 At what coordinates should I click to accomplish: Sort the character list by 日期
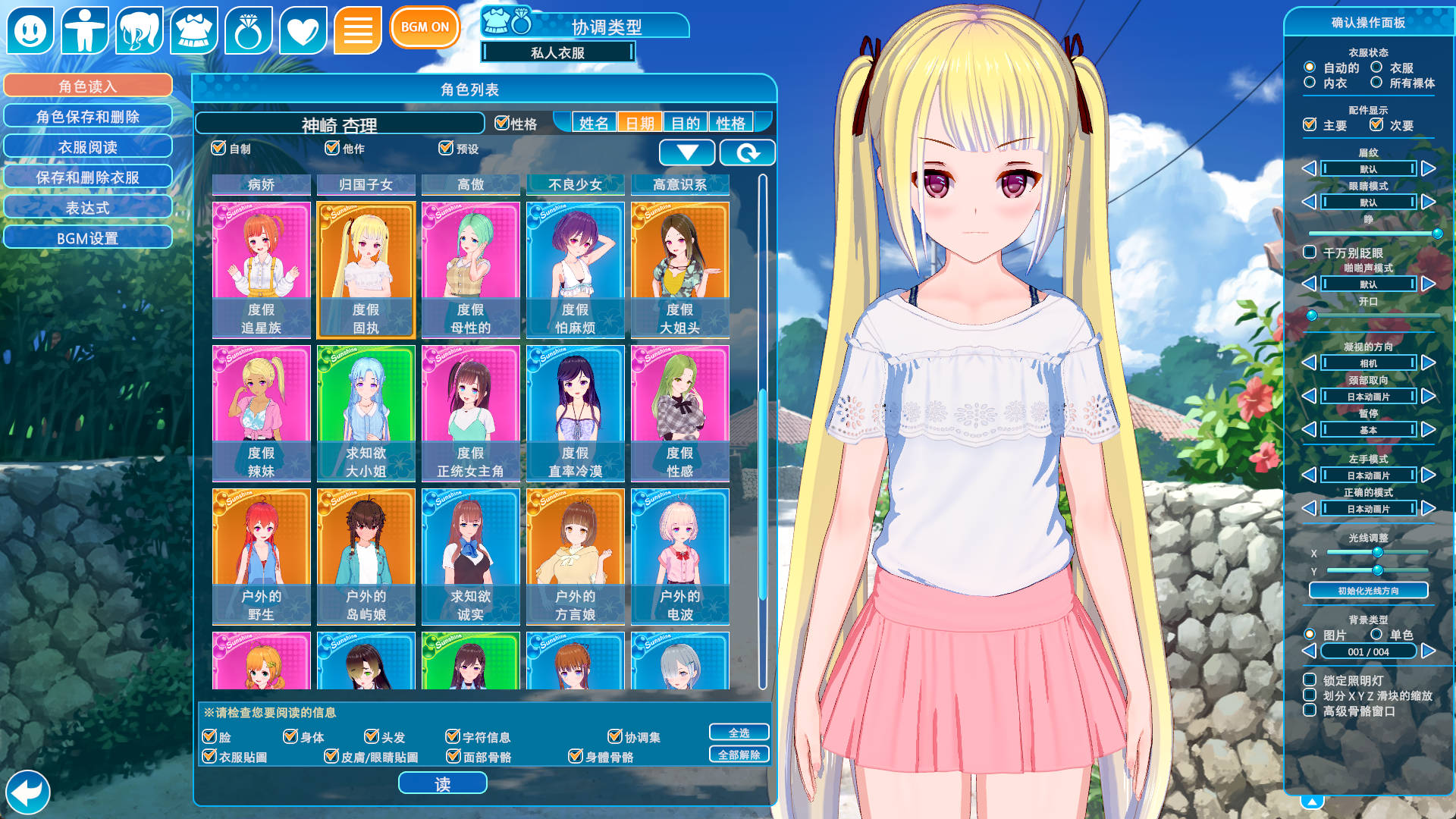point(639,123)
